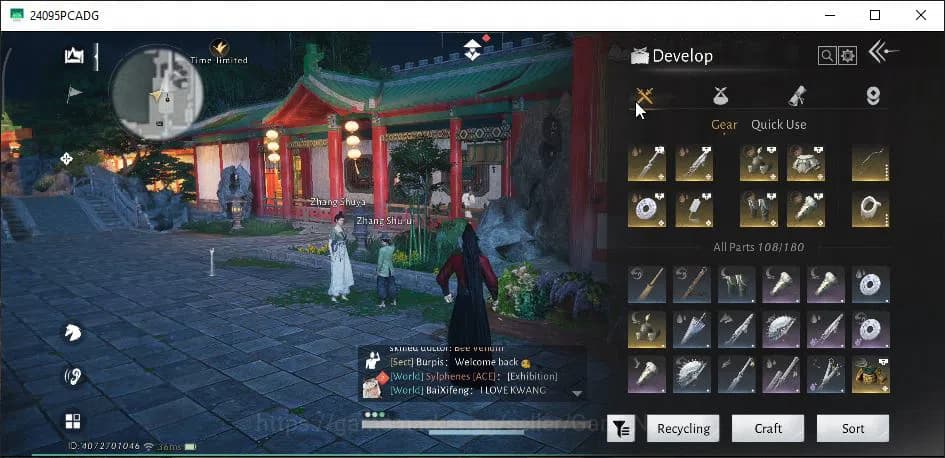This screenshot has height=458, width=945.
Task: Click the horse mount icon
Action: coord(72,333)
